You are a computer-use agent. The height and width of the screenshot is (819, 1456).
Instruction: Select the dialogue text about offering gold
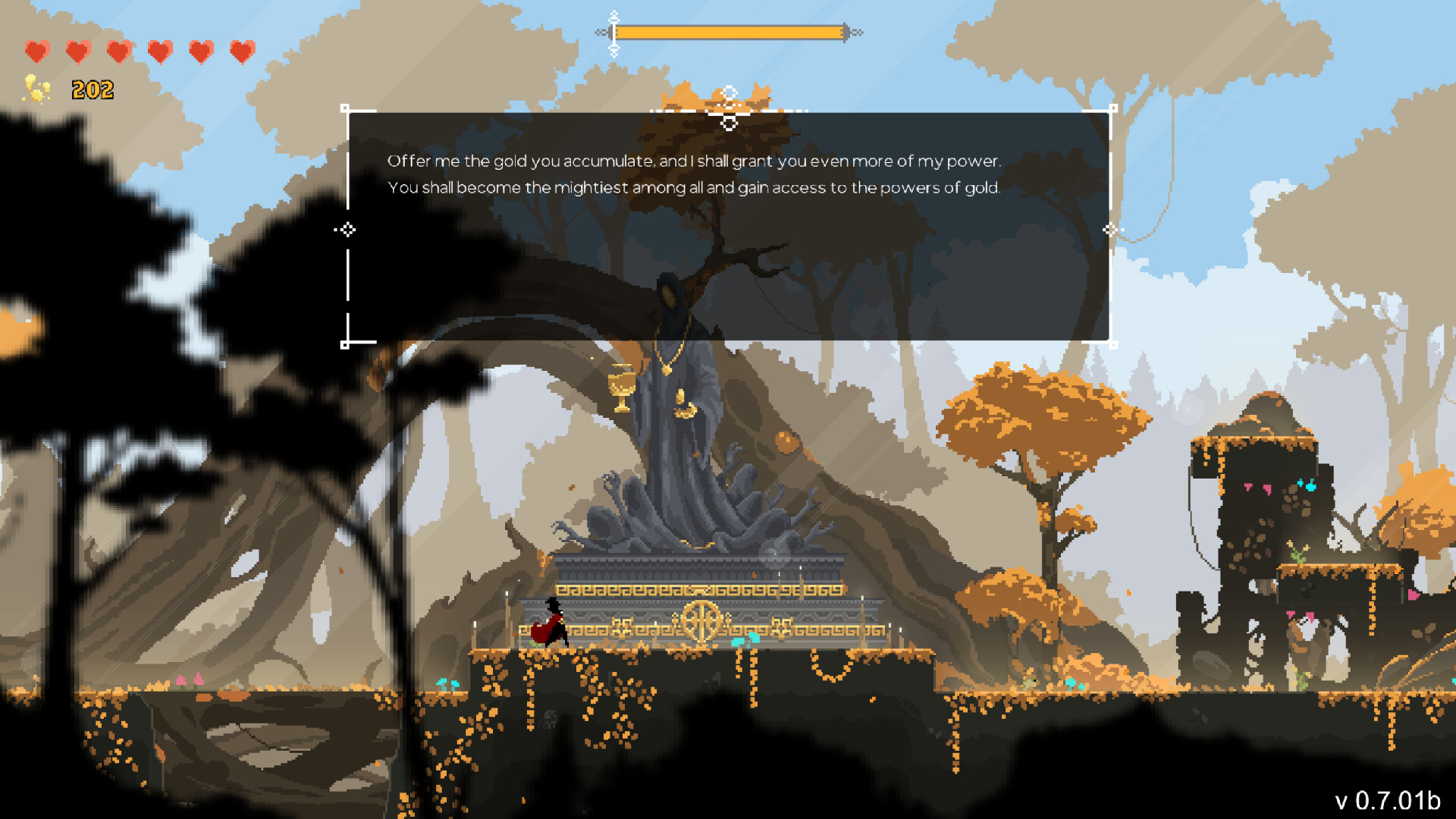(x=694, y=161)
